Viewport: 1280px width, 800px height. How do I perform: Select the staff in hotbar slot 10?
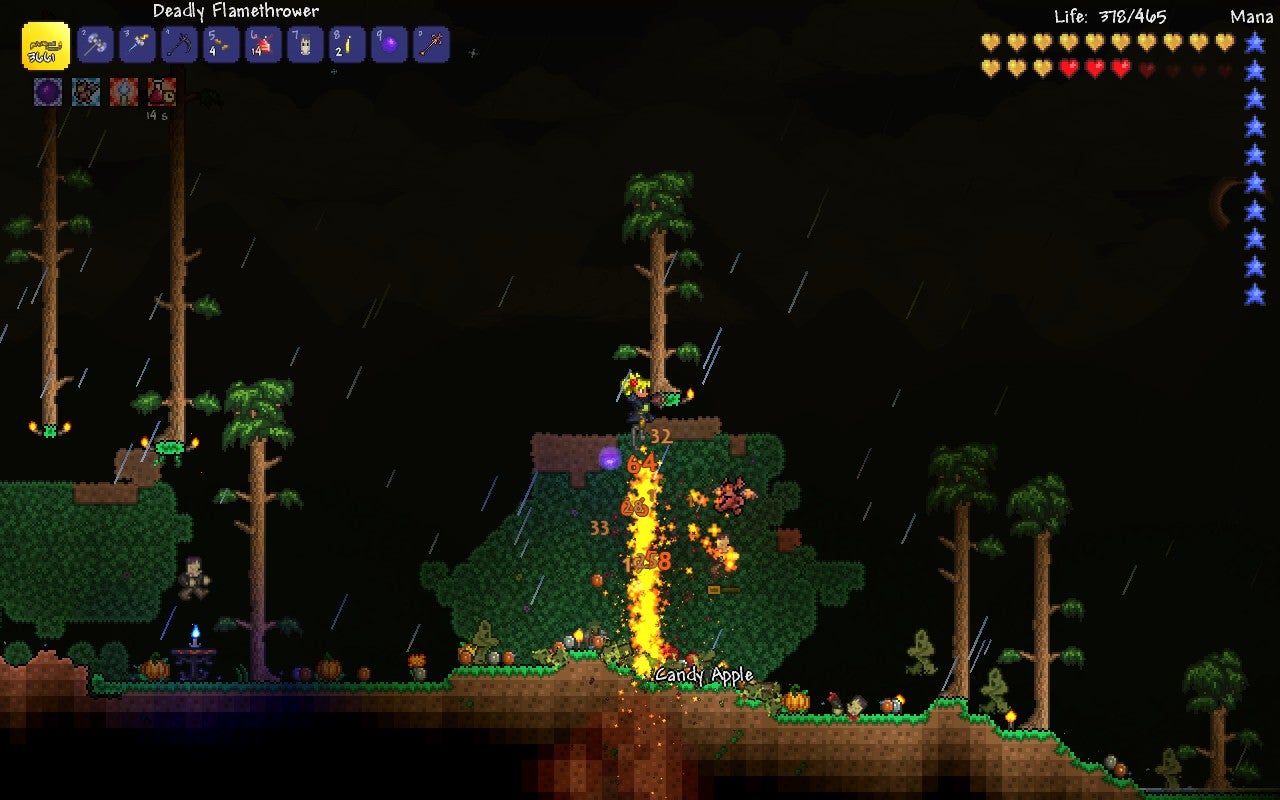tap(431, 45)
